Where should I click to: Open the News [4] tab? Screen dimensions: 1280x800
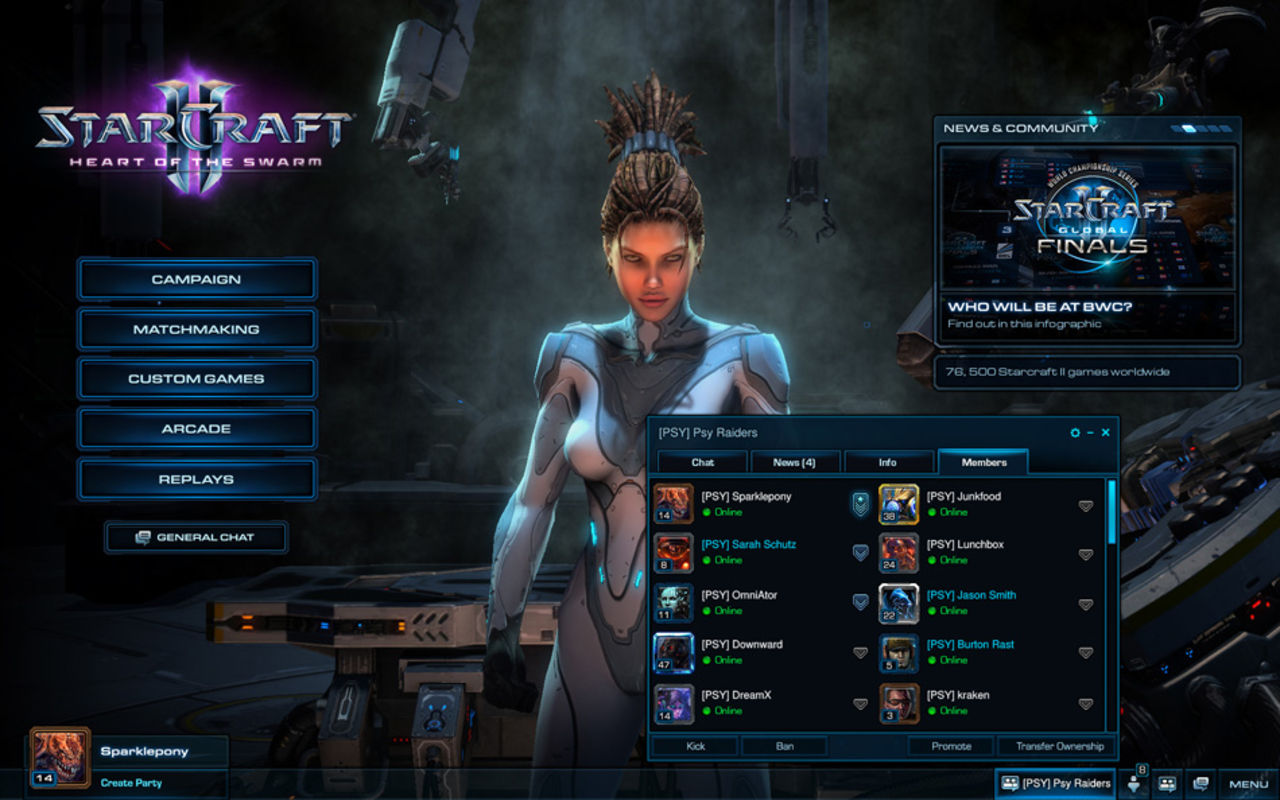795,462
